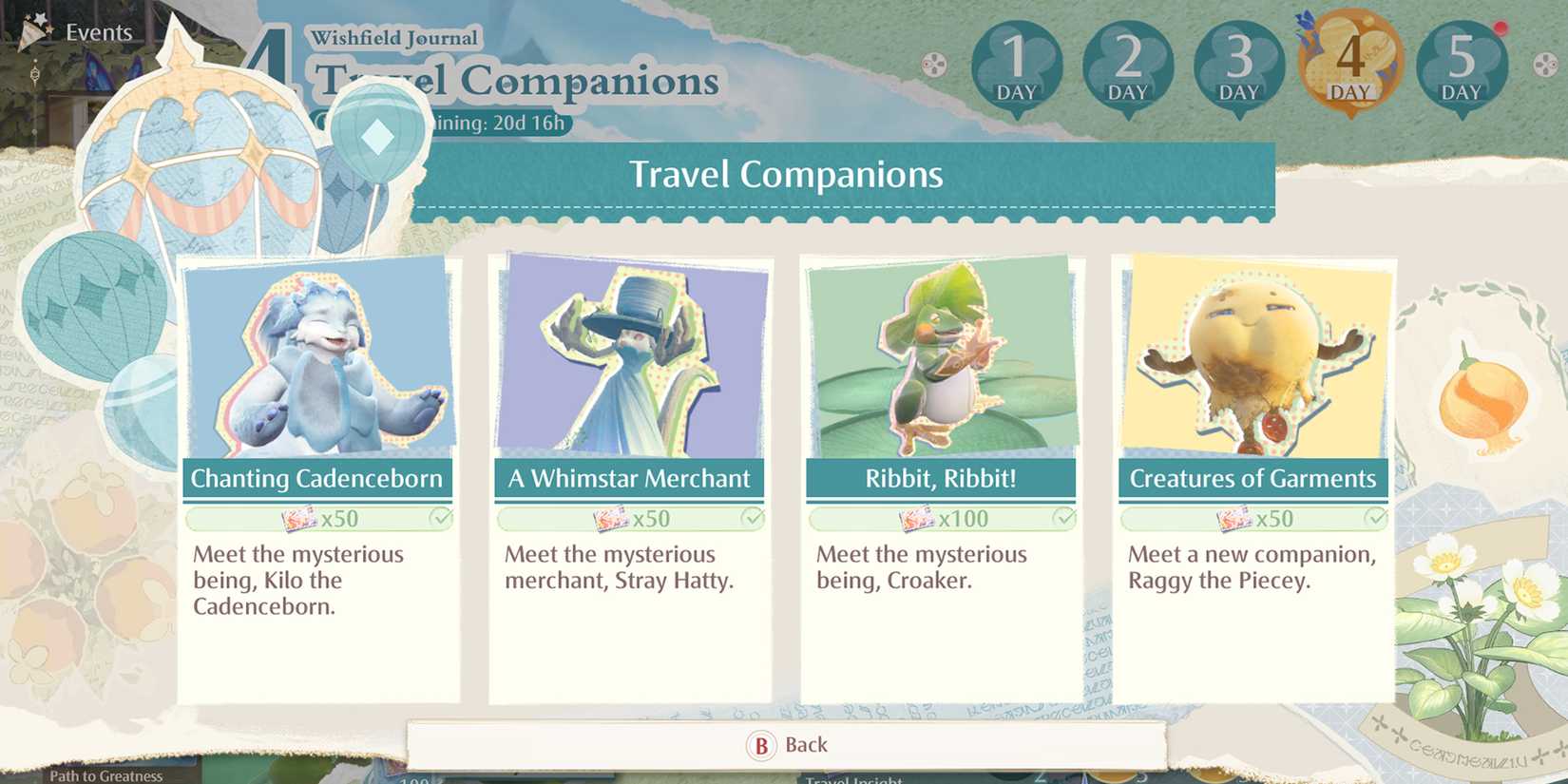Select the checkmark on Creatures of Garments reward

[x=1378, y=519]
